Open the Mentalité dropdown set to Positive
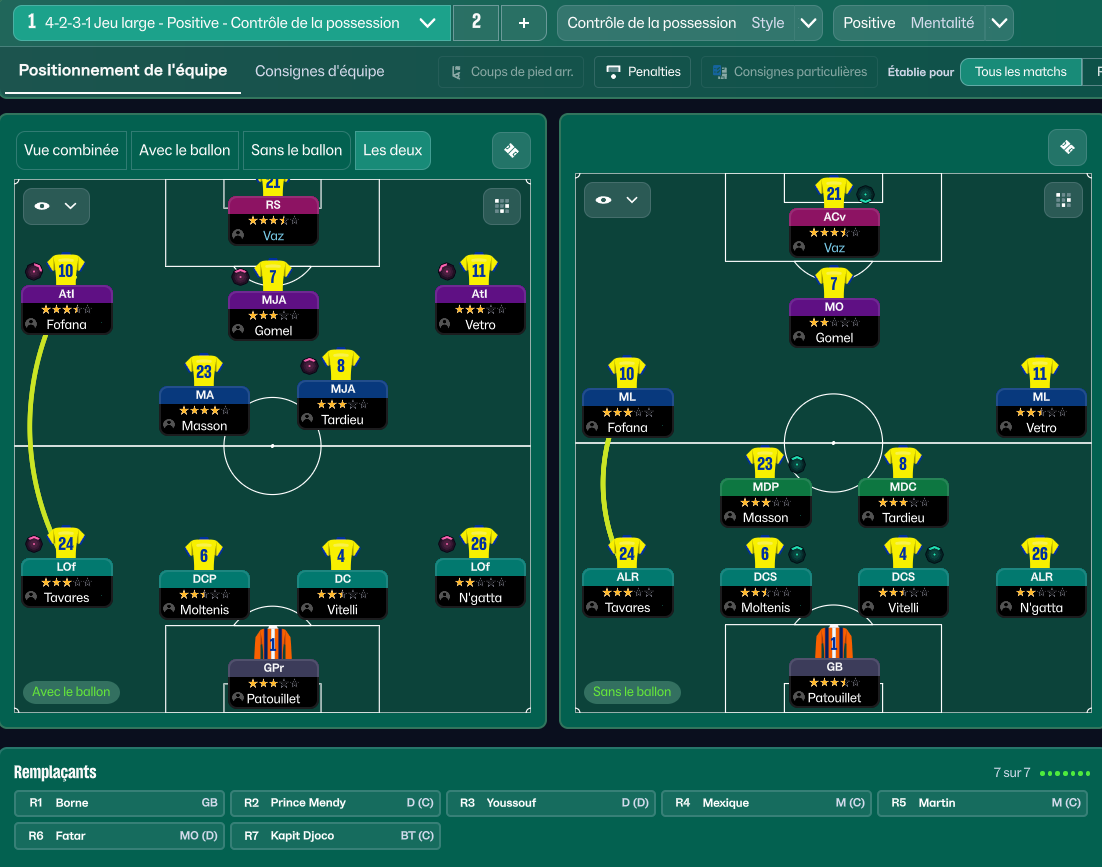Viewport: 1102px width, 867px height. (x=998, y=23)
